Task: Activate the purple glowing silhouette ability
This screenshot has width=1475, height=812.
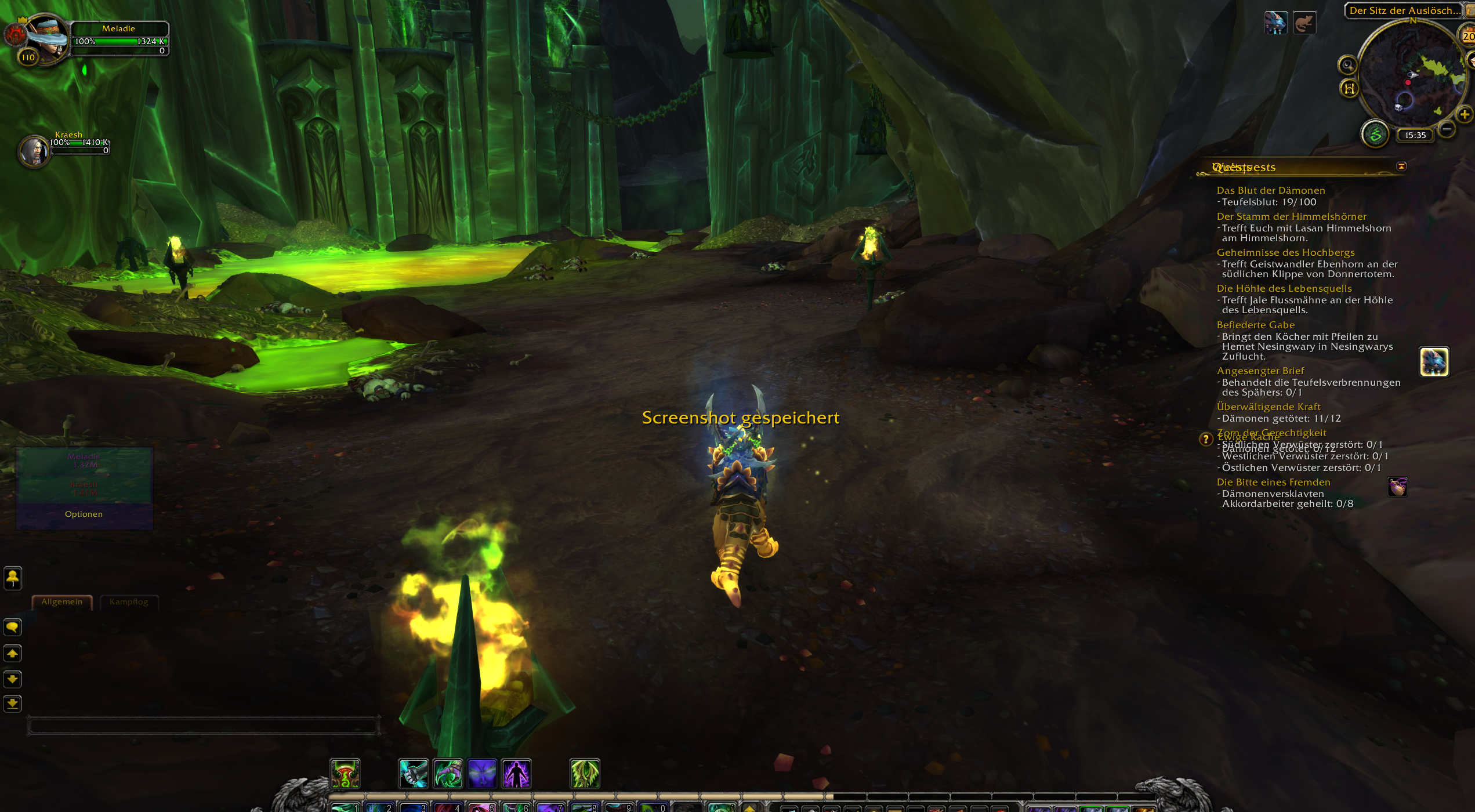Action: pos(516,774)
